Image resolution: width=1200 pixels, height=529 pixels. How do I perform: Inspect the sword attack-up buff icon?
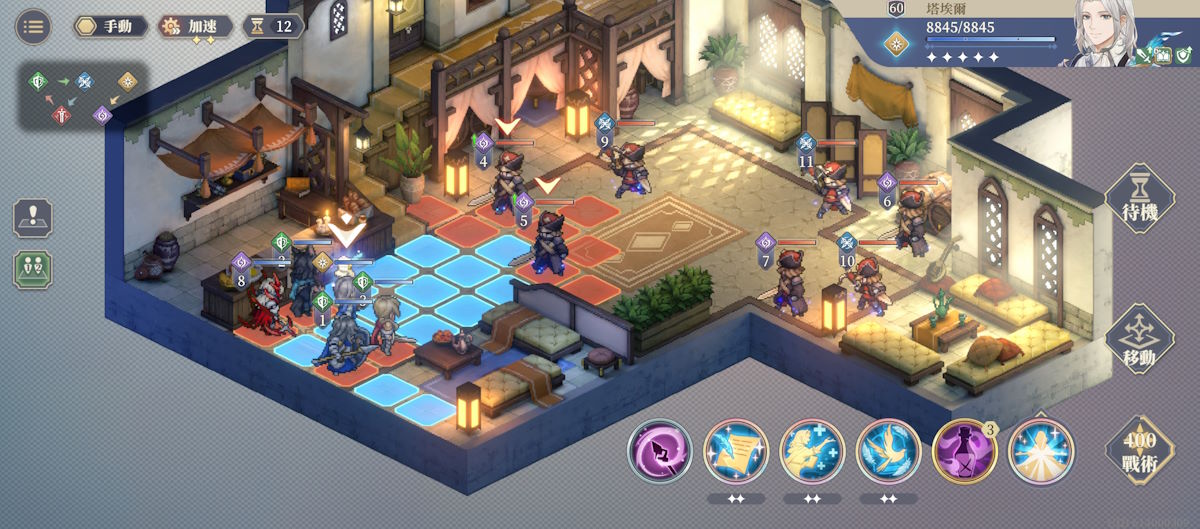click(x=1144, y=57)
